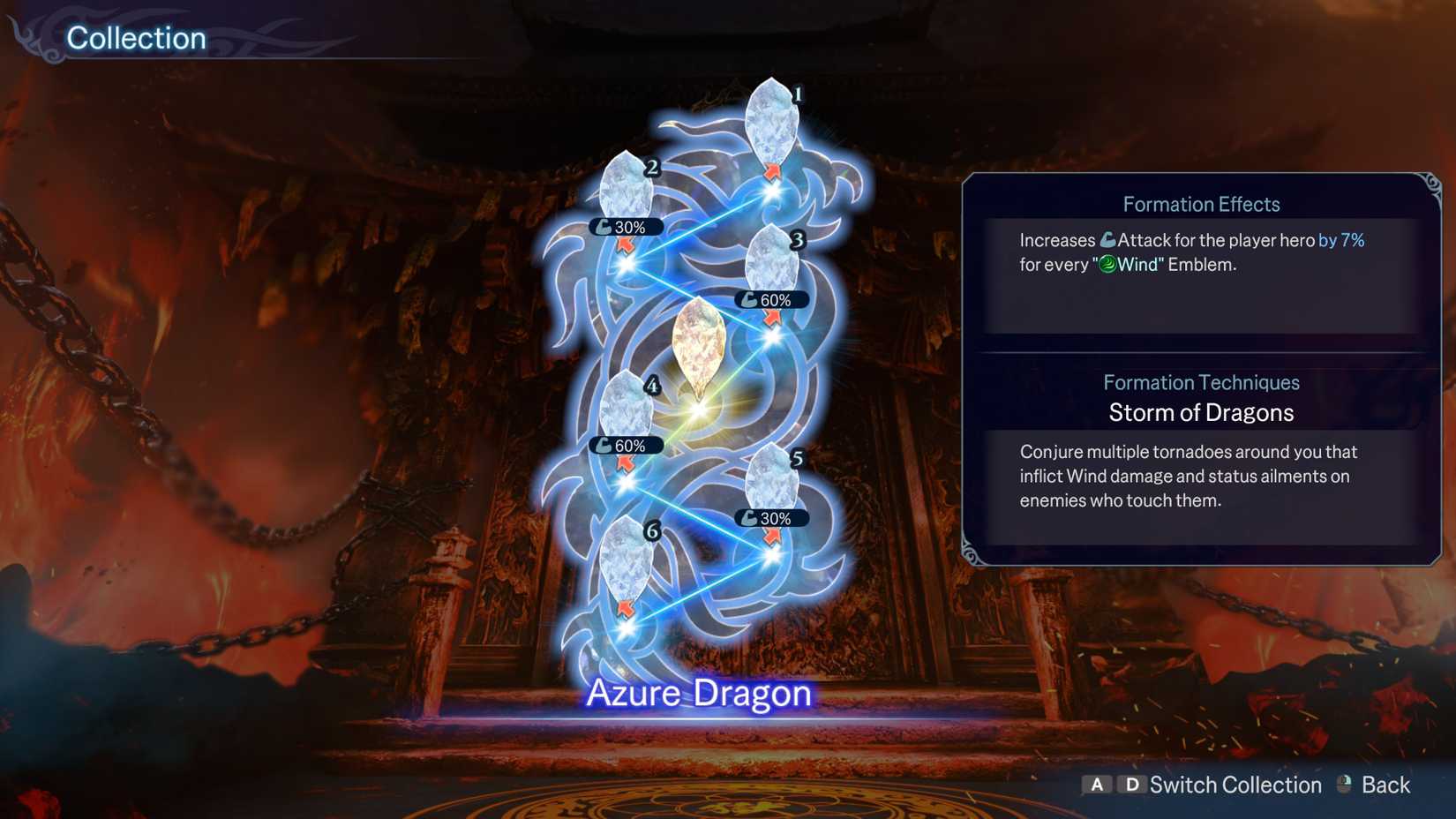
Task: Click the 30% progress badge near gem 5
Action: click(x=771, y=519)
